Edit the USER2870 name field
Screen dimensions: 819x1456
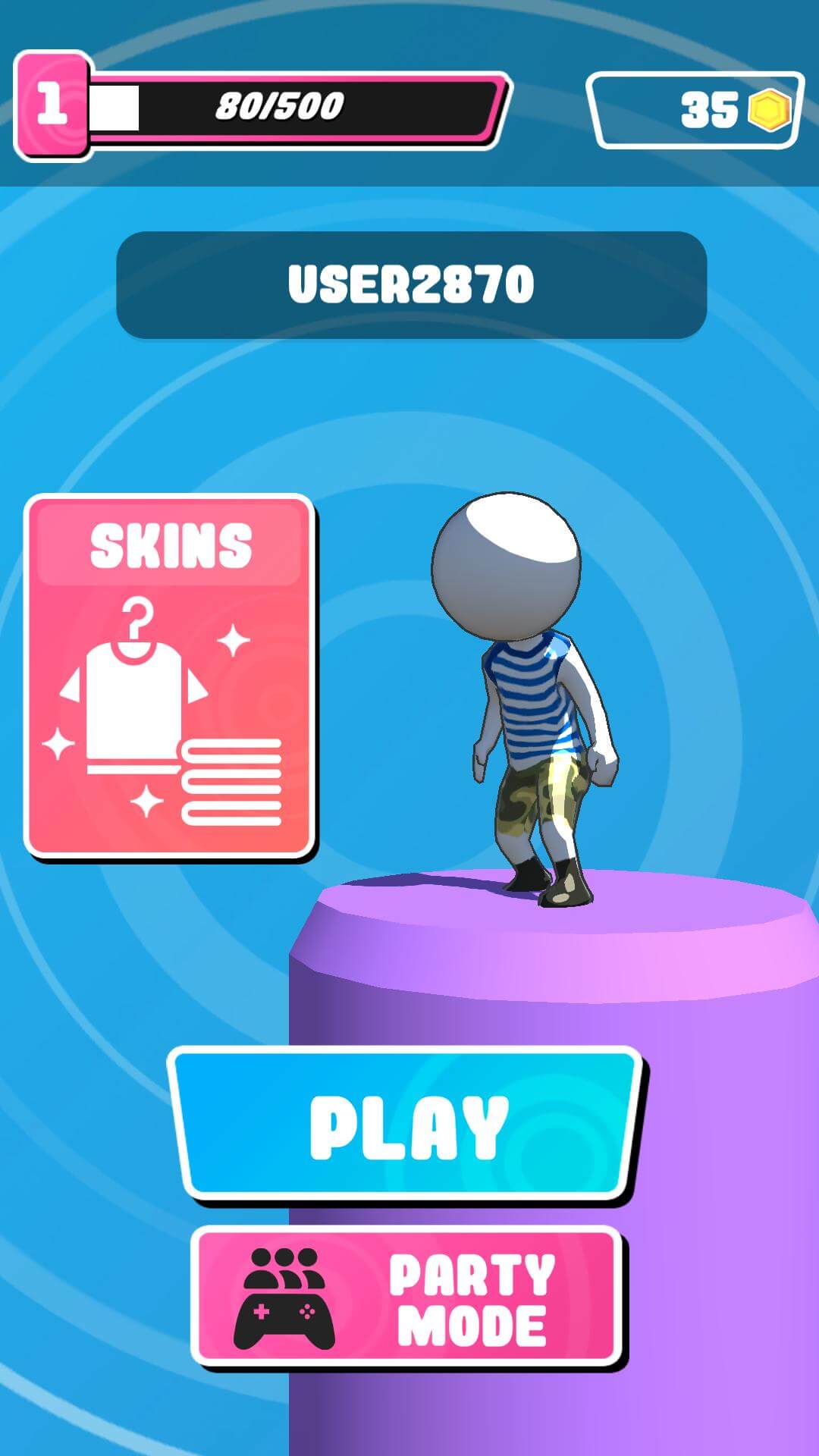tap(411, 285)
